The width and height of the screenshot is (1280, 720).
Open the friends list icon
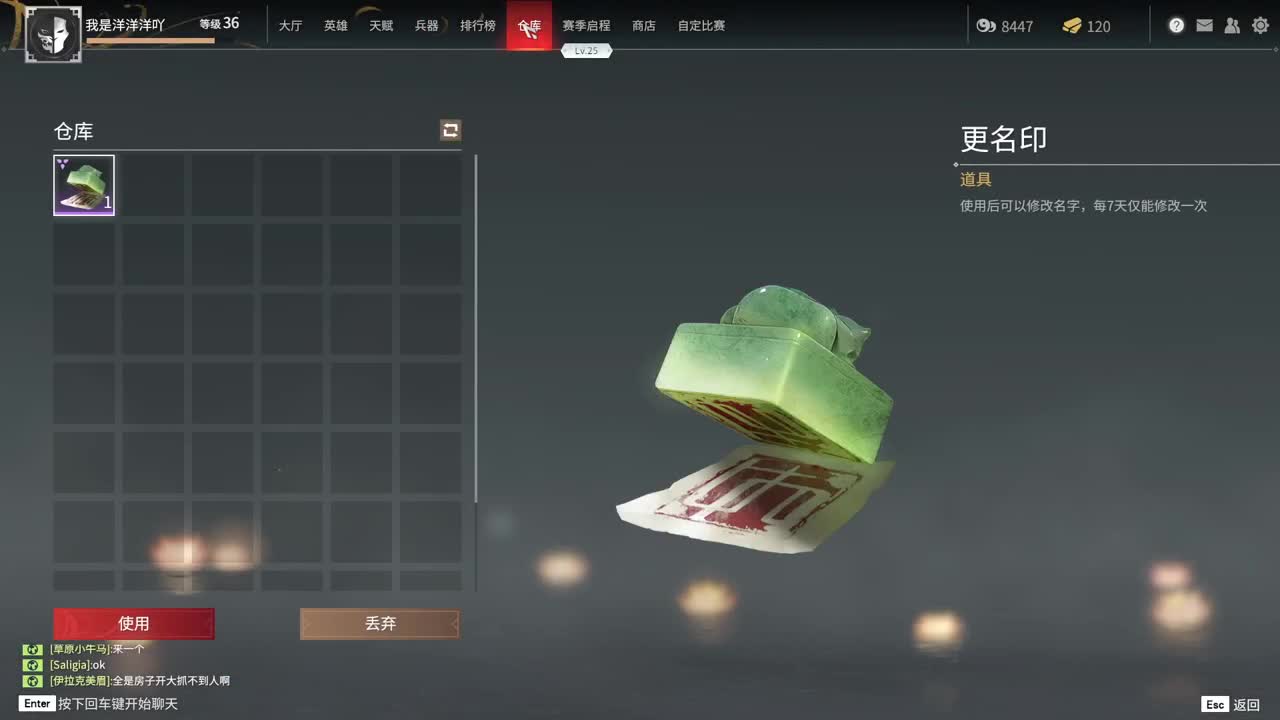[1232, 25]
